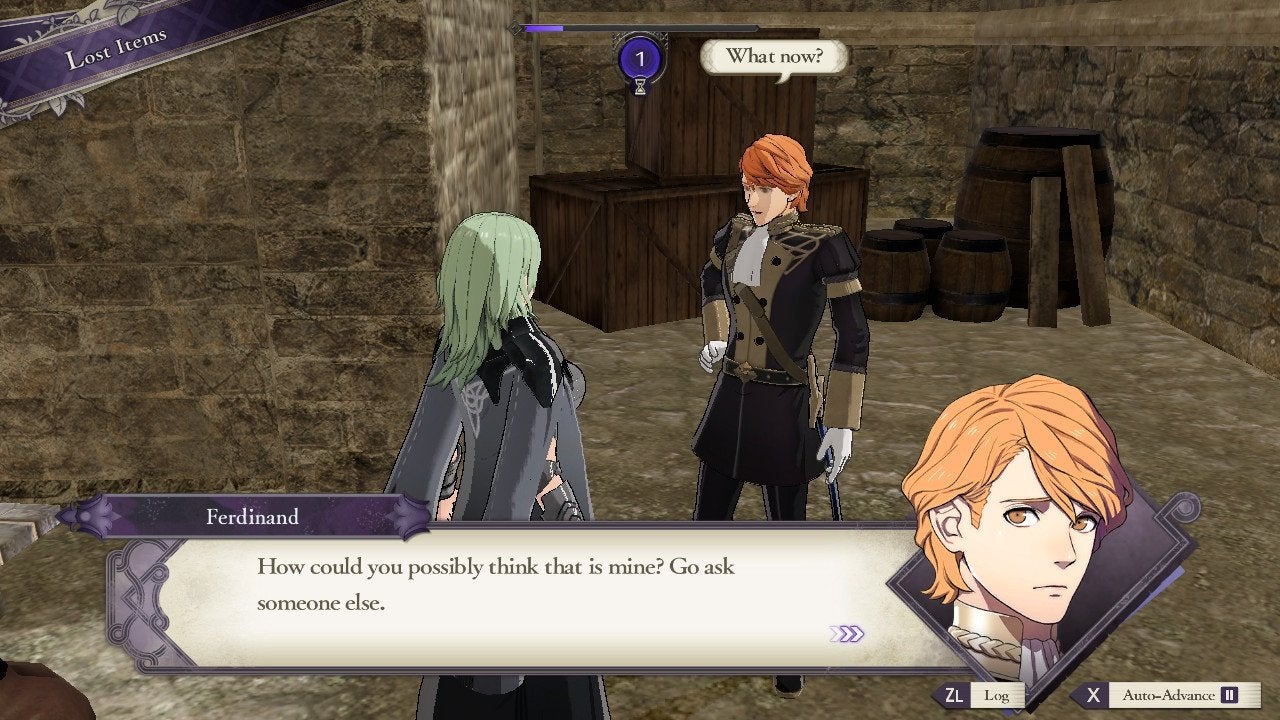This screenshot has height=720, width=1280.
Task: Click the activity points hourglass icon
Action: click(640, 85)
